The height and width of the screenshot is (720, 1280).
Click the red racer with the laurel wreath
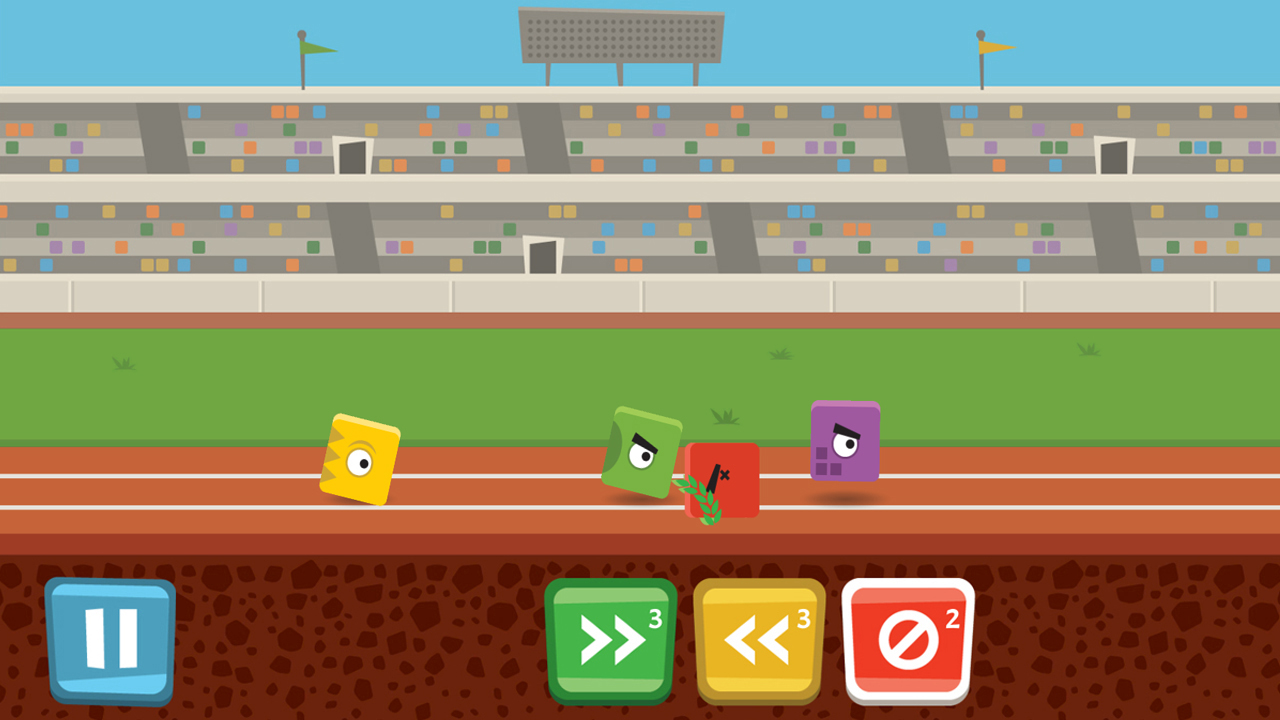(722, 478)
